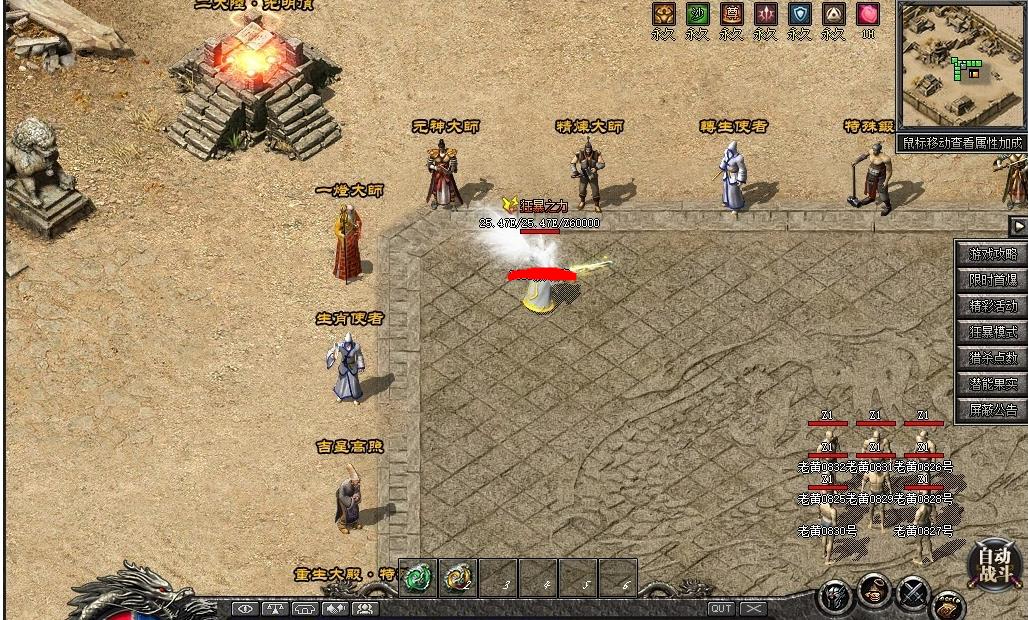Click the 限时首爆 button
Viewport: 1028px width, 620px height.
point(992,280)
